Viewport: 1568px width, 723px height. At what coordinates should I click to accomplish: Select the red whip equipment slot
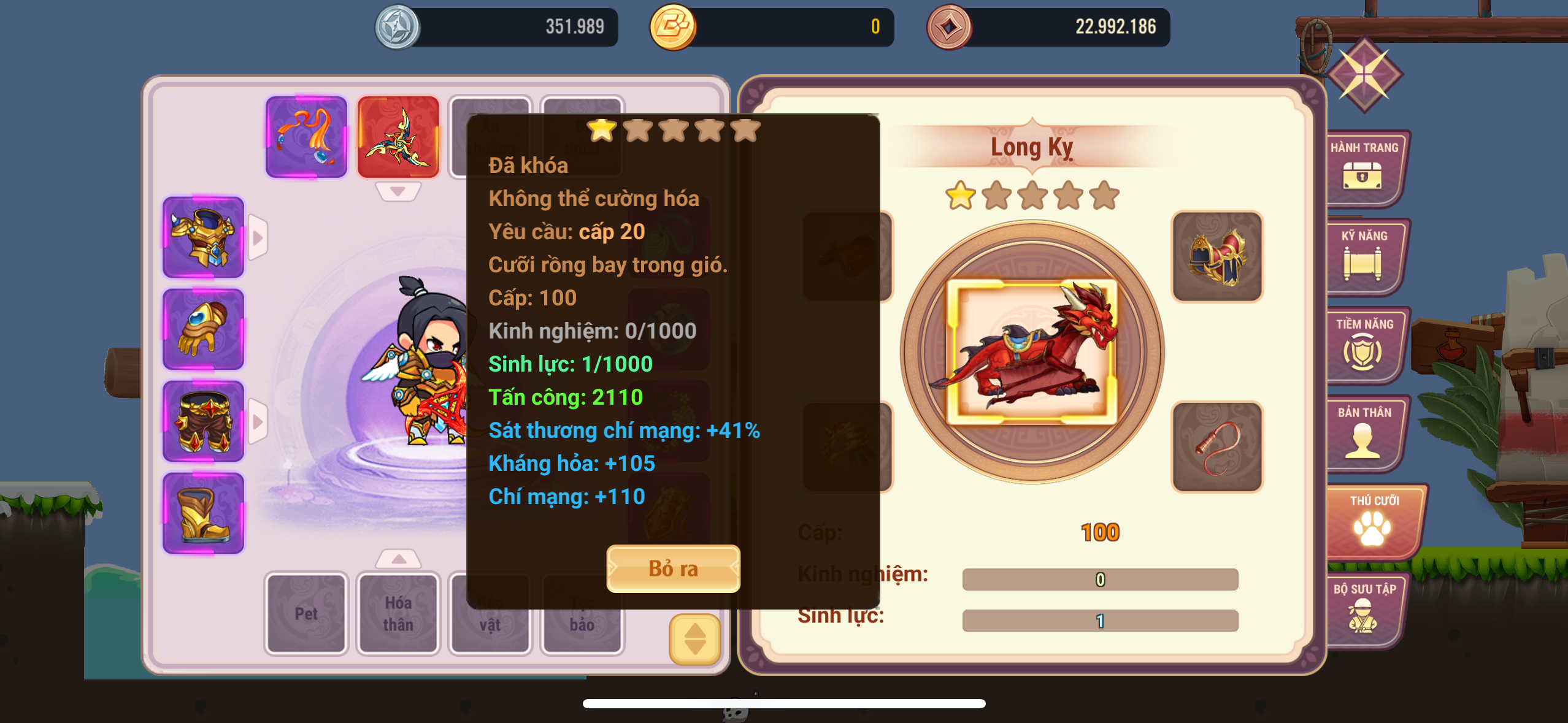[1217, 446]
